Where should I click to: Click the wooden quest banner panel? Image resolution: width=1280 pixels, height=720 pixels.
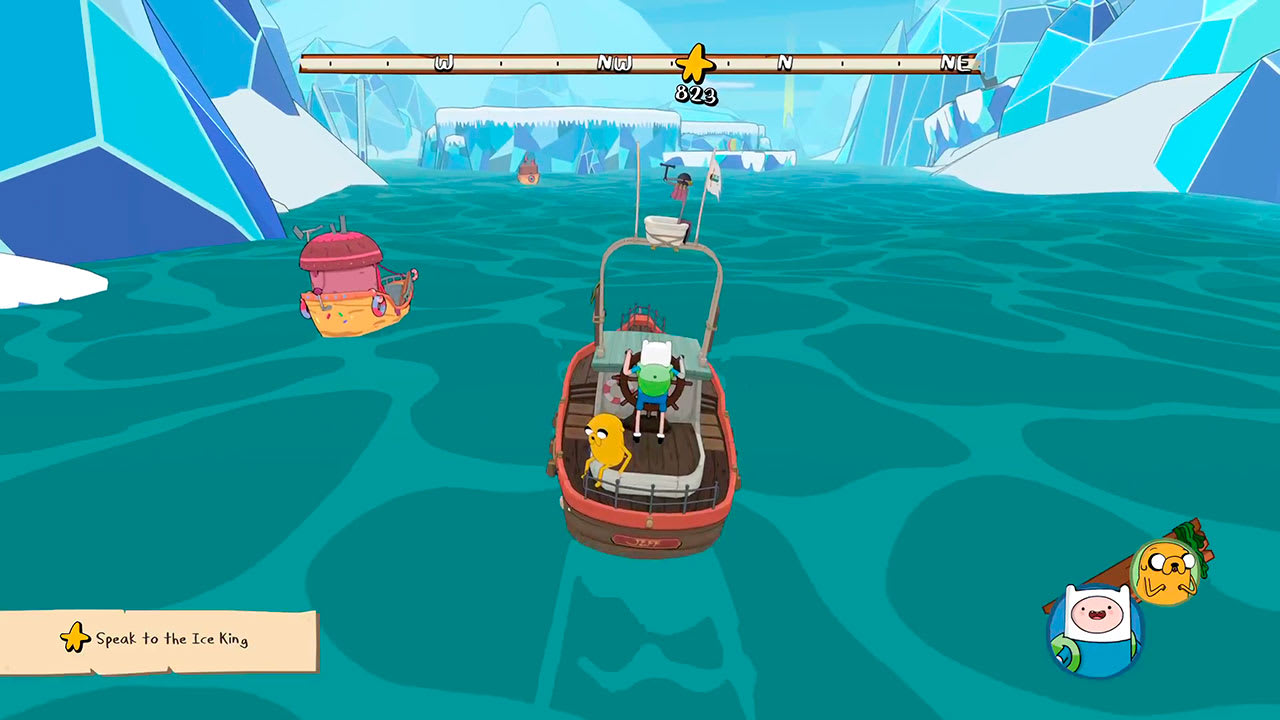click(160, 640)
